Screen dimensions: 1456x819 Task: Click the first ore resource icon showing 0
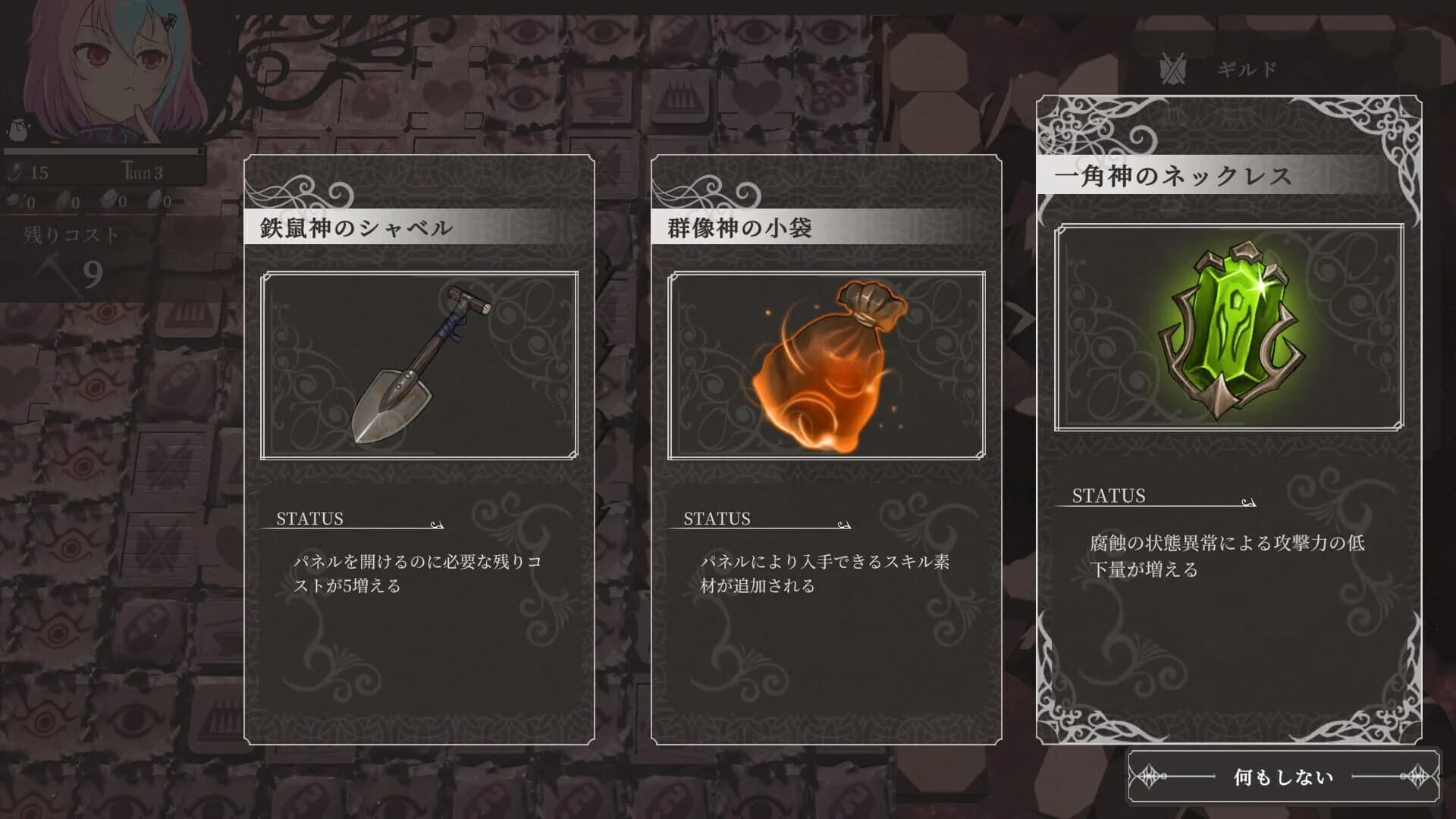click(13, 199)
